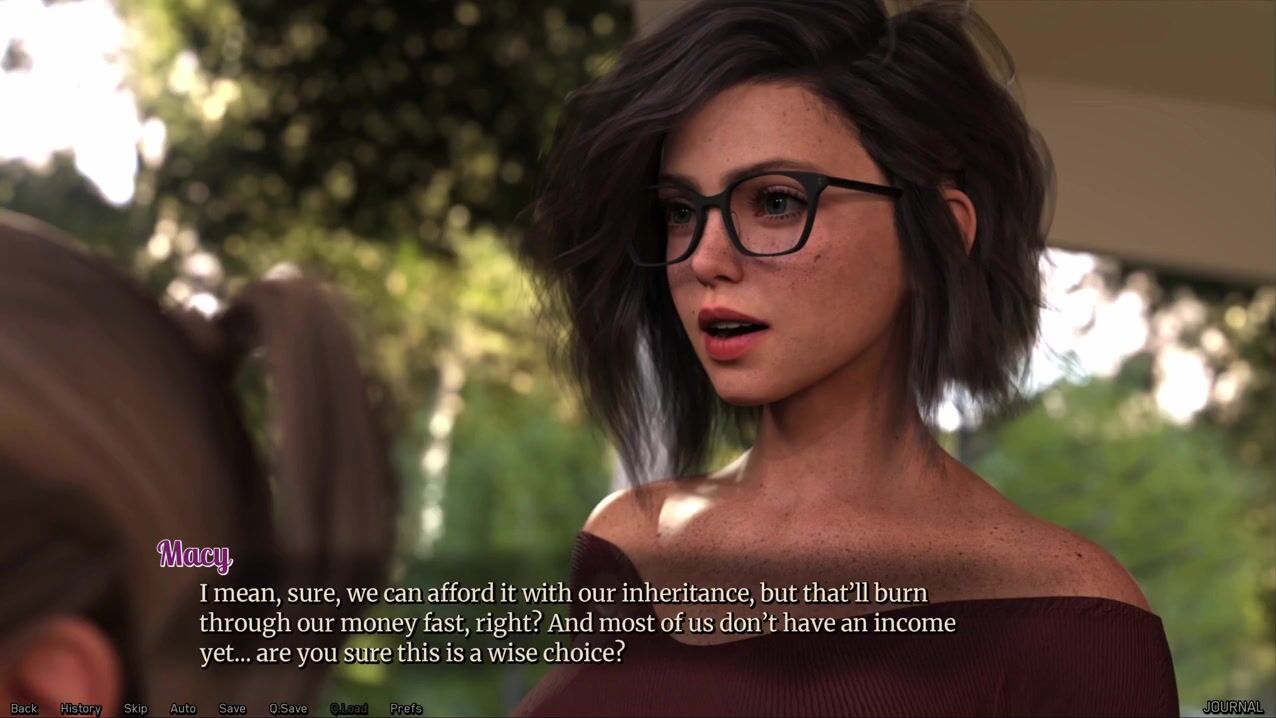Go back to the previous dialogue line
Viewport: 1276px width, 718px height.
[x=24, y=708]
